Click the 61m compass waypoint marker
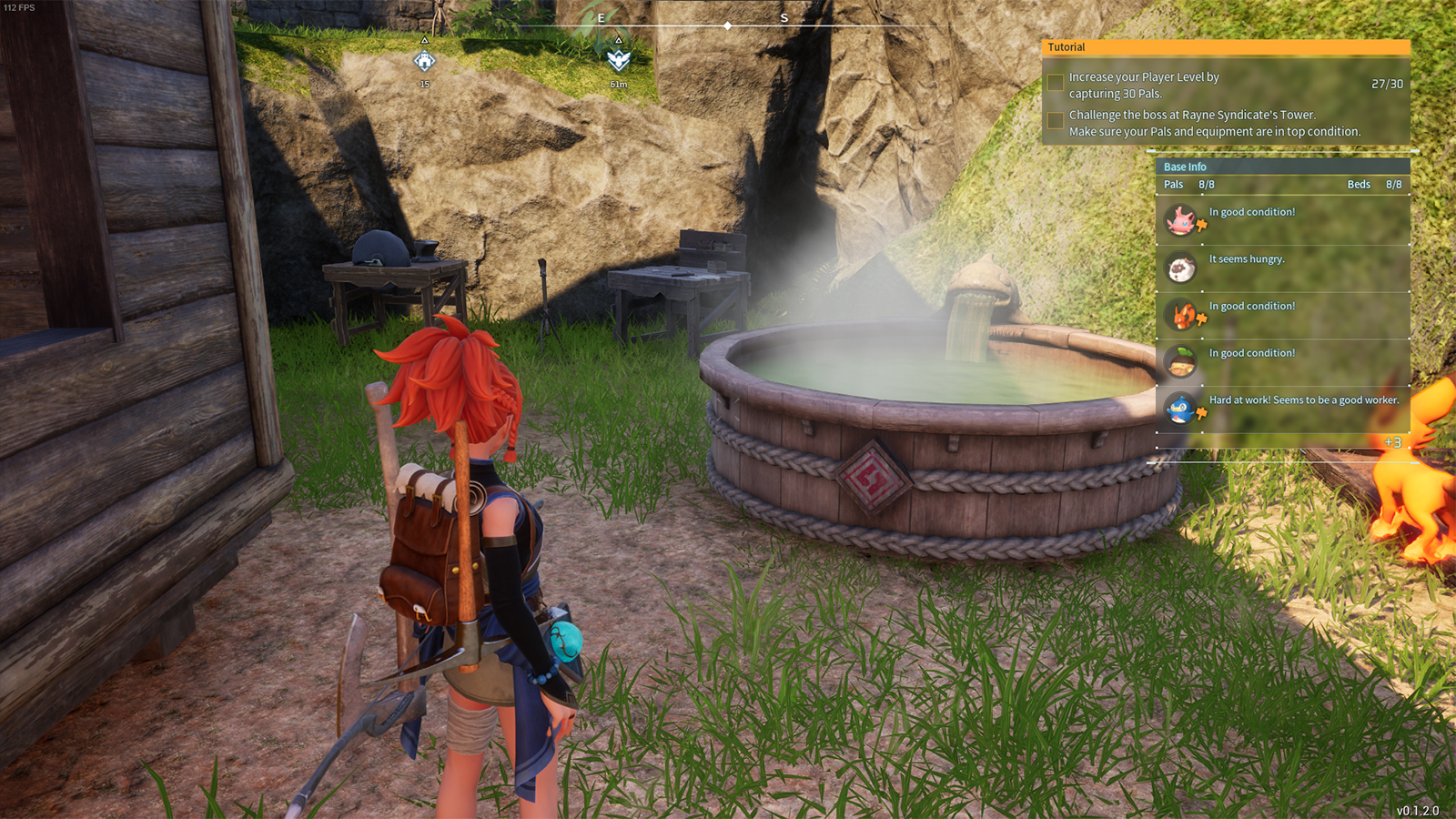Image resolution: width=1456 pixels, height=819 pixels. [619, 61]
